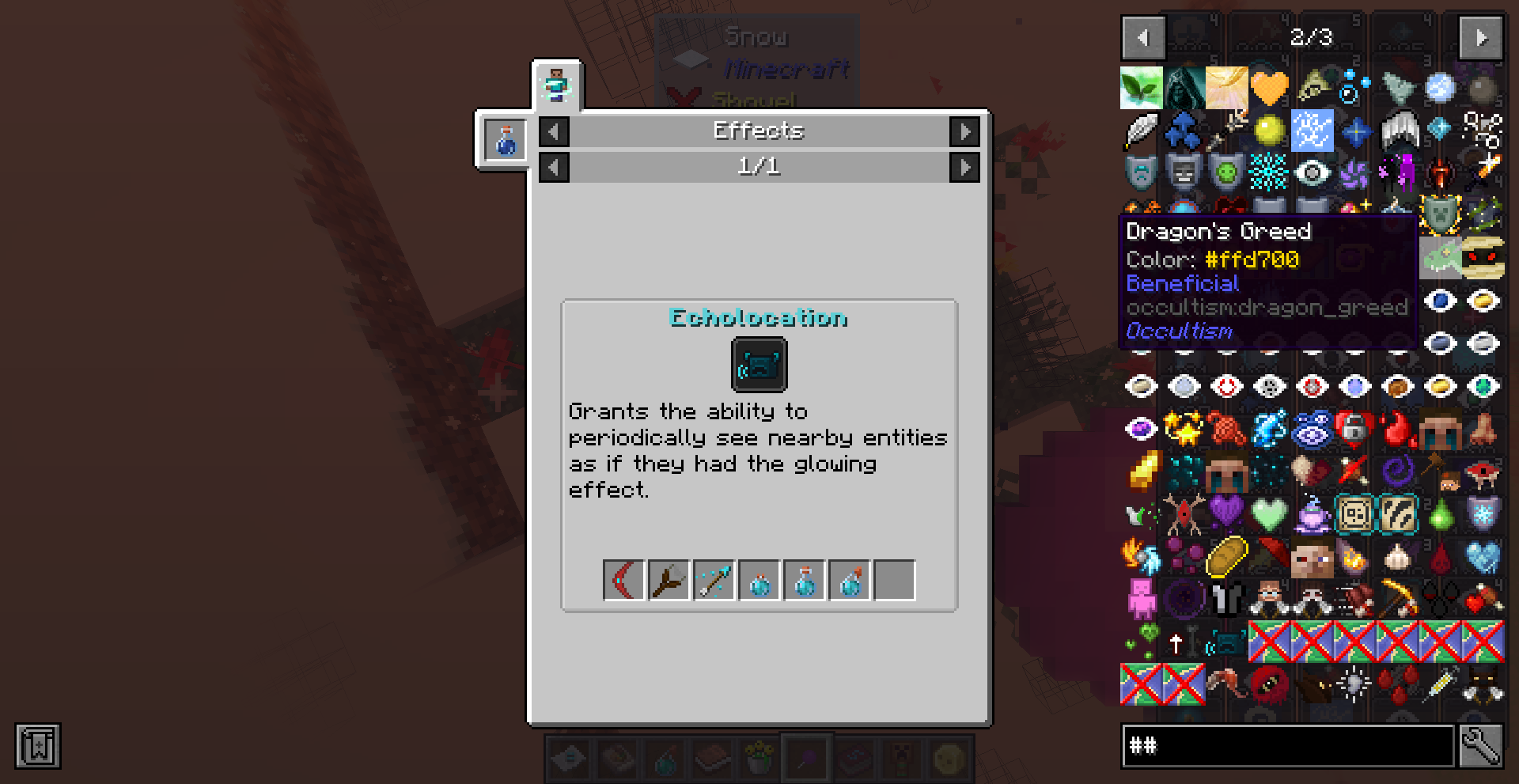This screenshot has width=1519, height=784.
Task: Select the orange heart effect icon
Action: point(1269,87)
